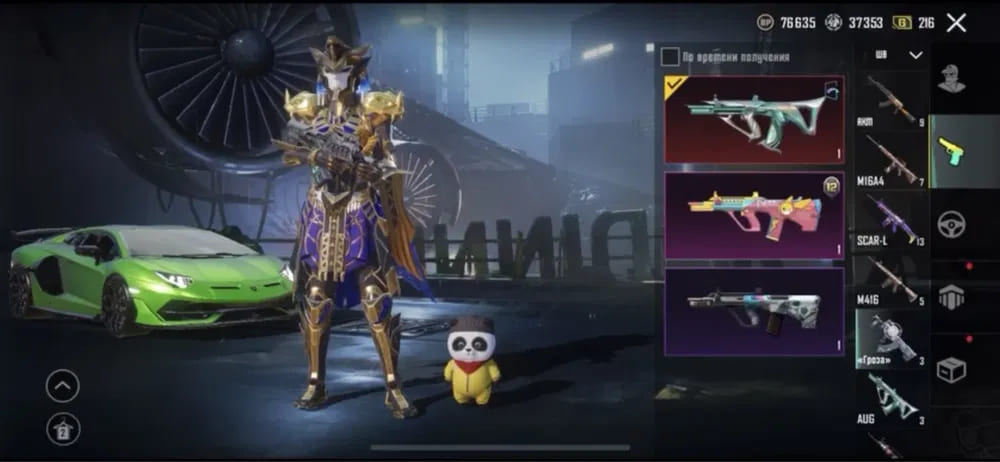Select the teal green rifle skin card

(x=754, y=119)
